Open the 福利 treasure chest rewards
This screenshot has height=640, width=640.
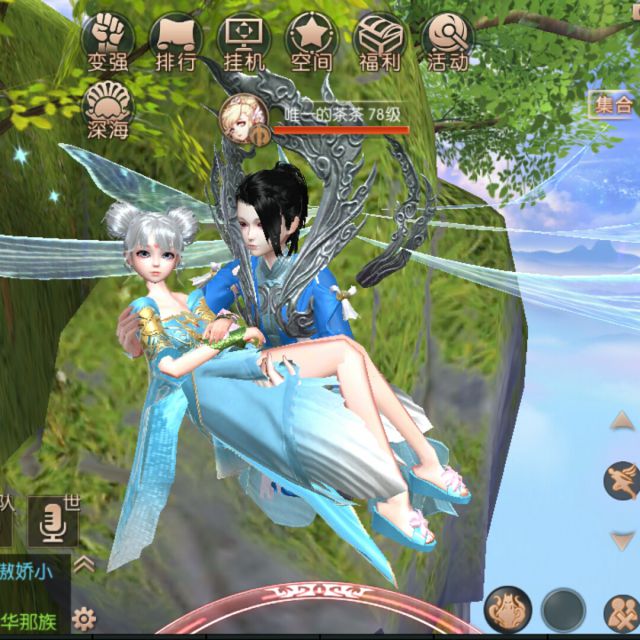[378, 42]
